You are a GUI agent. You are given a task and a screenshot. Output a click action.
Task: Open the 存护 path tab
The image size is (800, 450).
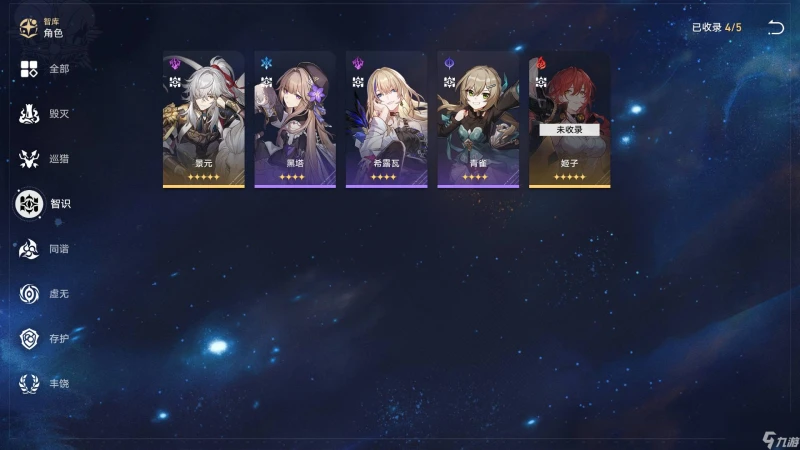tap(45, 339)
